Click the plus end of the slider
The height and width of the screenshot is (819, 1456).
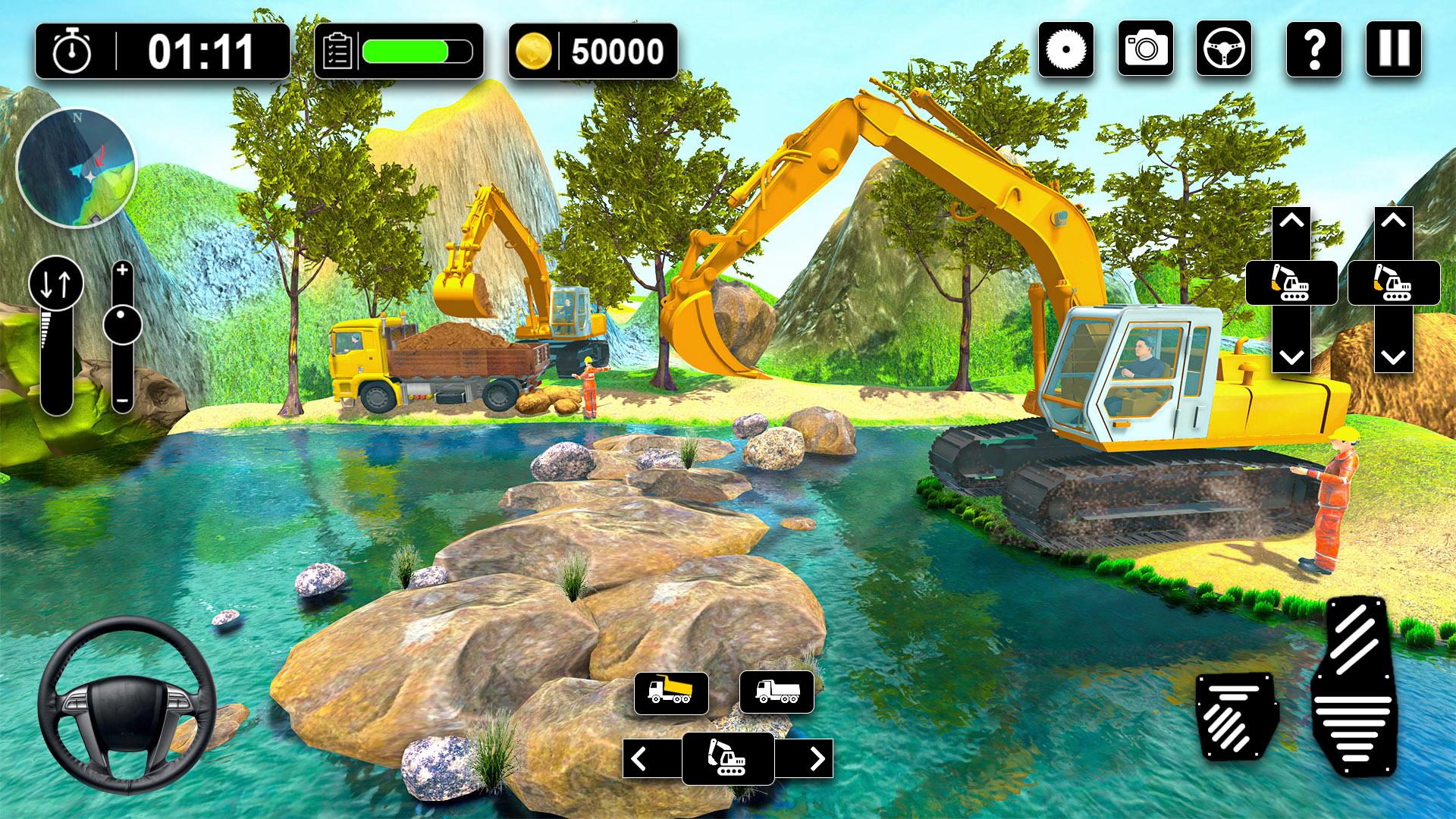pos(122,270)
